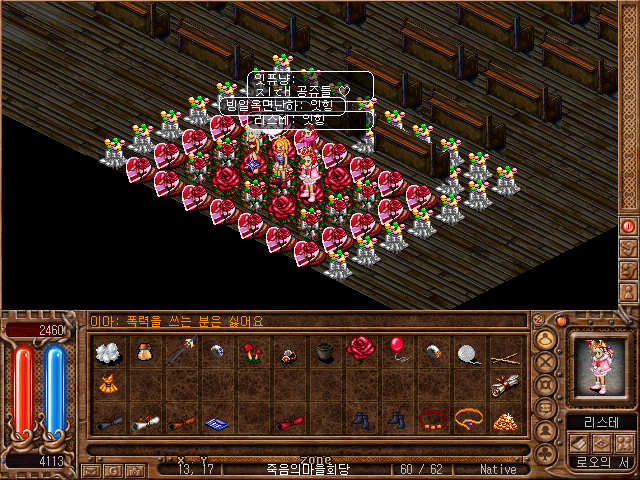Click the crossed swords round button

[546, 362]
